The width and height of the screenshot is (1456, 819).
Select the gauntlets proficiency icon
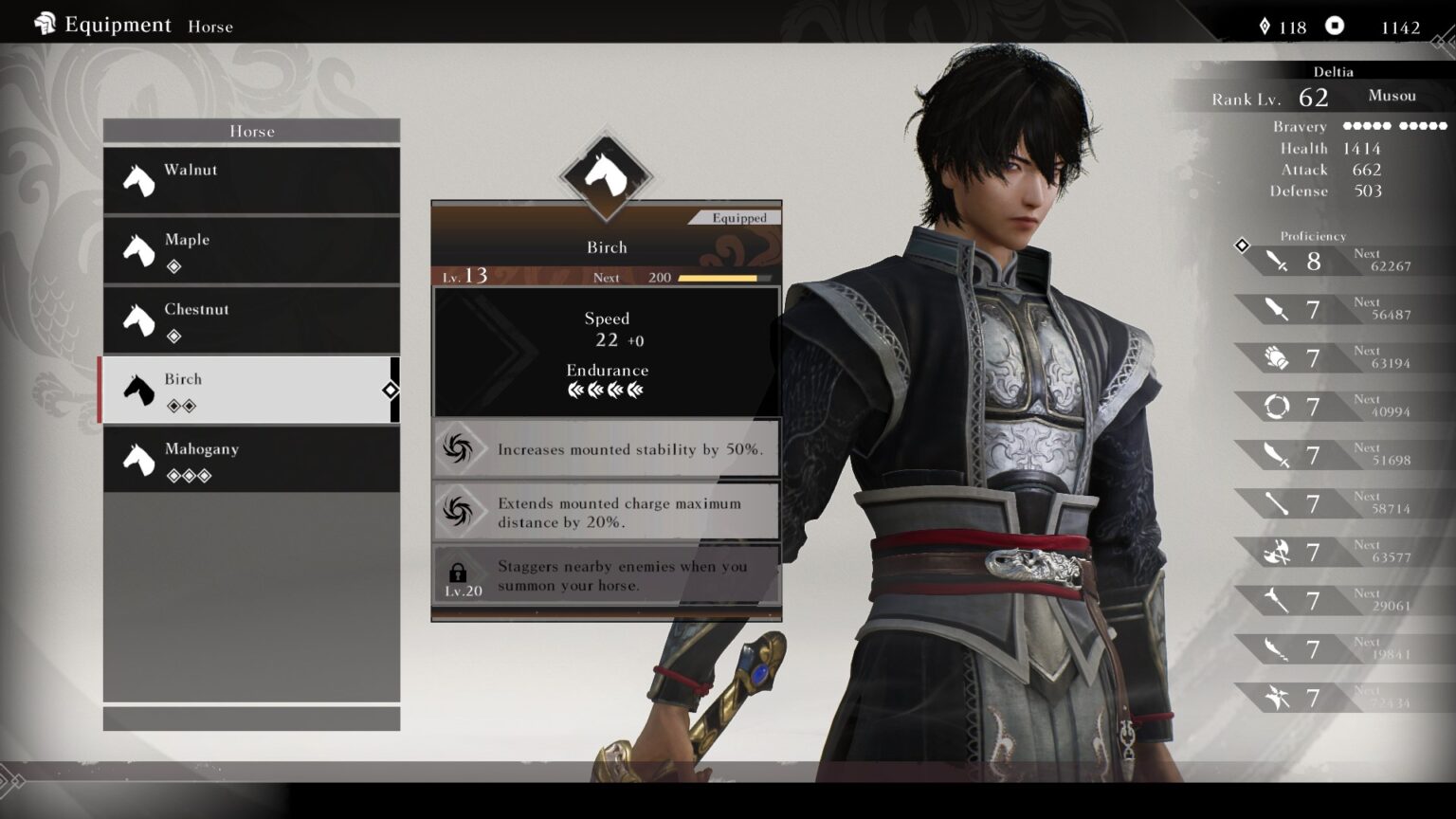click(1277, 357)
